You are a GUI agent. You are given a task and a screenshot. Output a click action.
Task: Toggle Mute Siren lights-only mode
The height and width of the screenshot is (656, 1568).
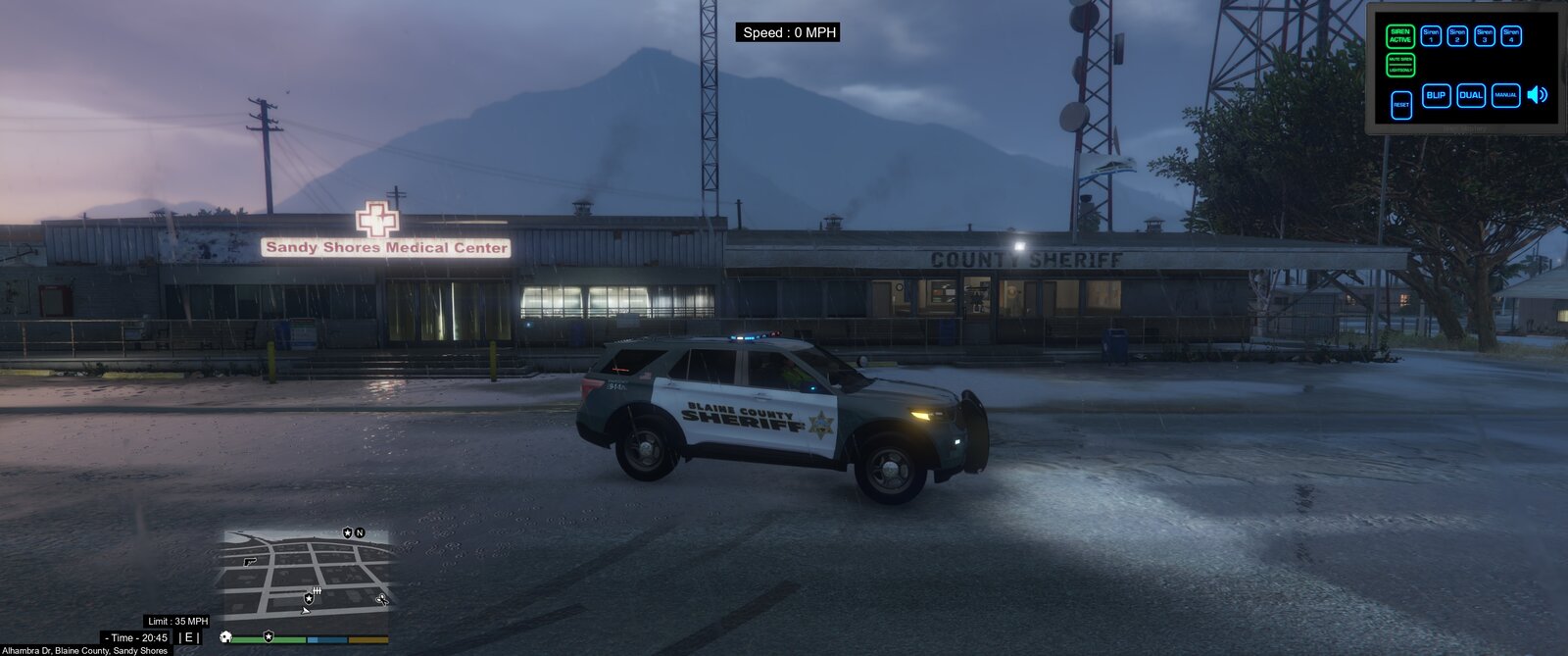1400,65
